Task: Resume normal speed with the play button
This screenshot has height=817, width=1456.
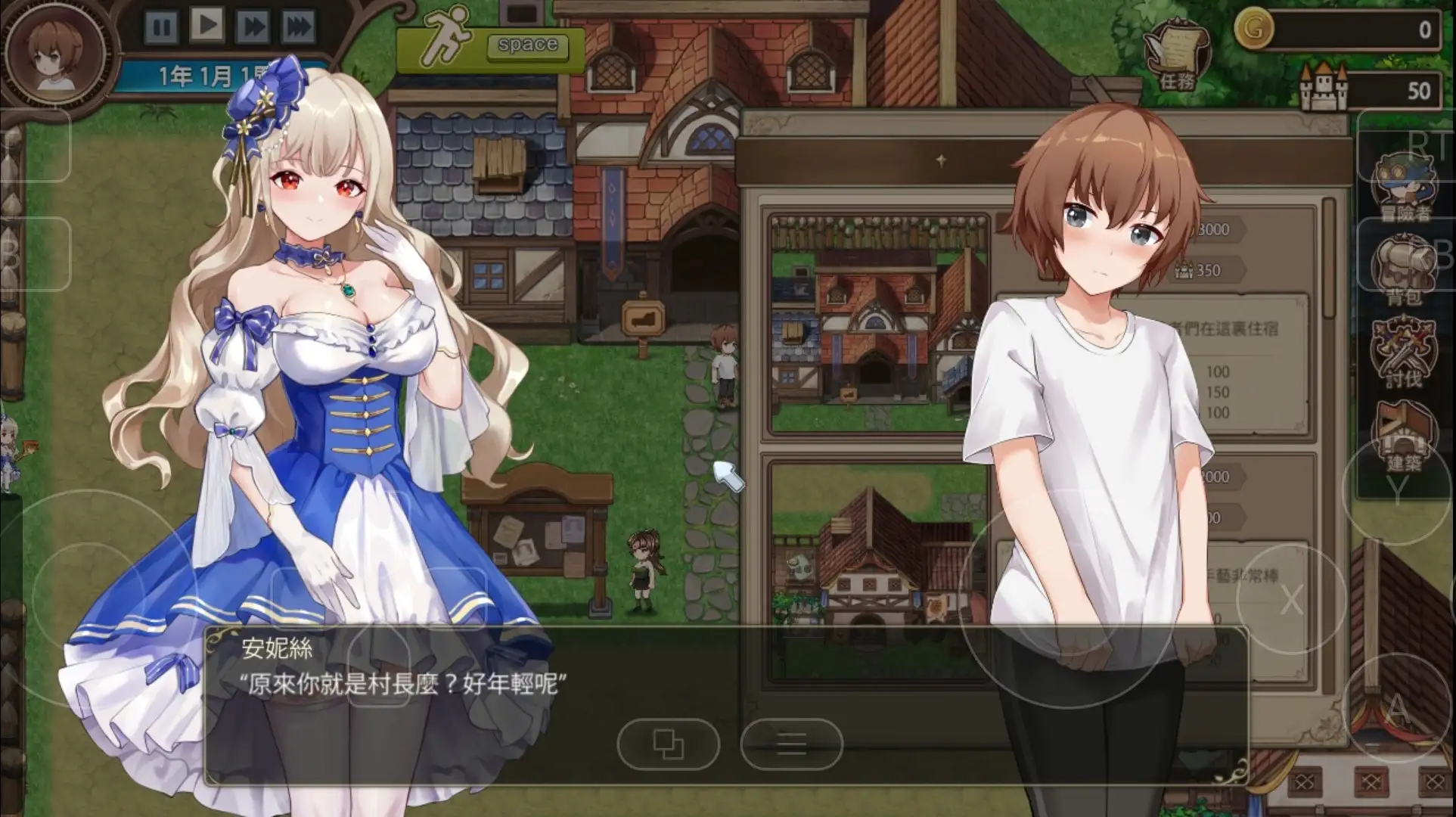Action: 206,23
